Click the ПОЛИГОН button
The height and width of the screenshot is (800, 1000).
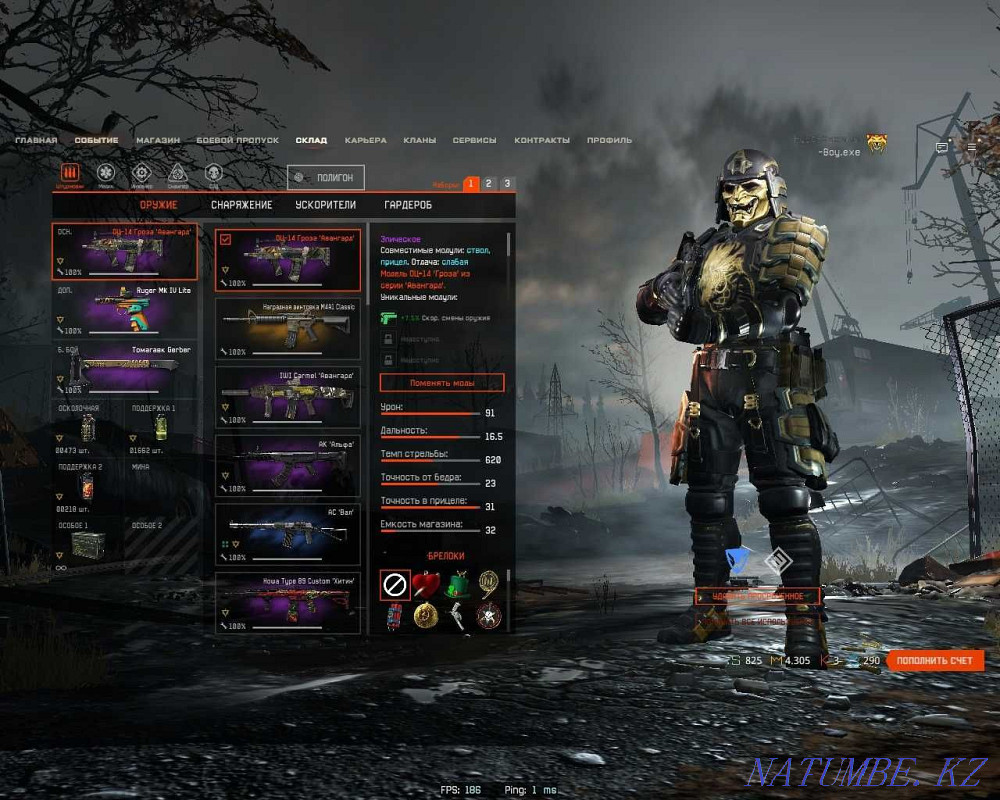(325, 177)
